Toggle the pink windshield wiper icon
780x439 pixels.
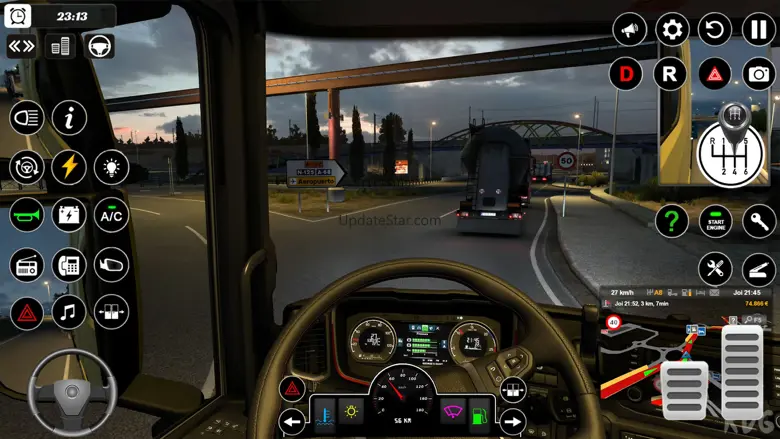[453, 411]
